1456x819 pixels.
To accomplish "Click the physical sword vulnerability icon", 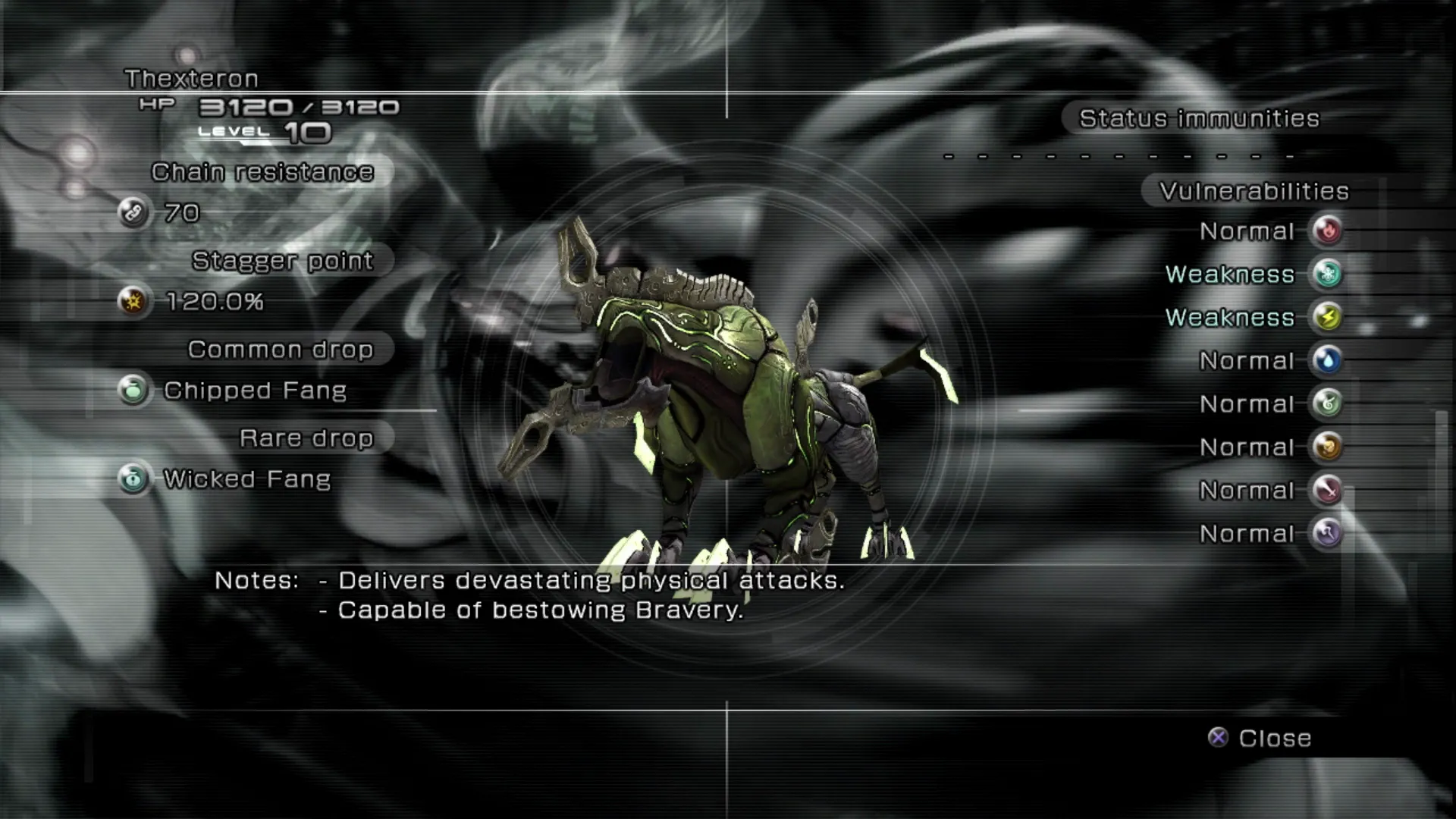I will [x=1327, y=490].
